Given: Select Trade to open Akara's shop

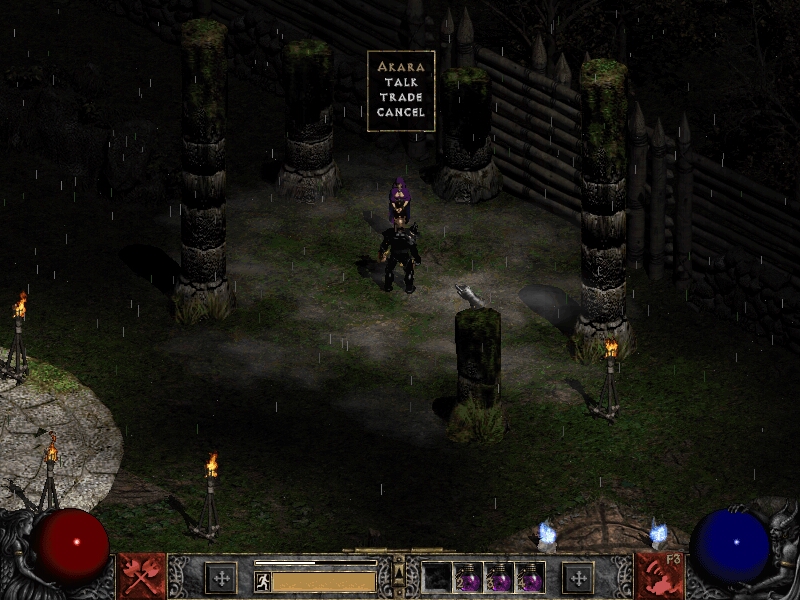Looking at the screenshot, I should coord(401,97).
